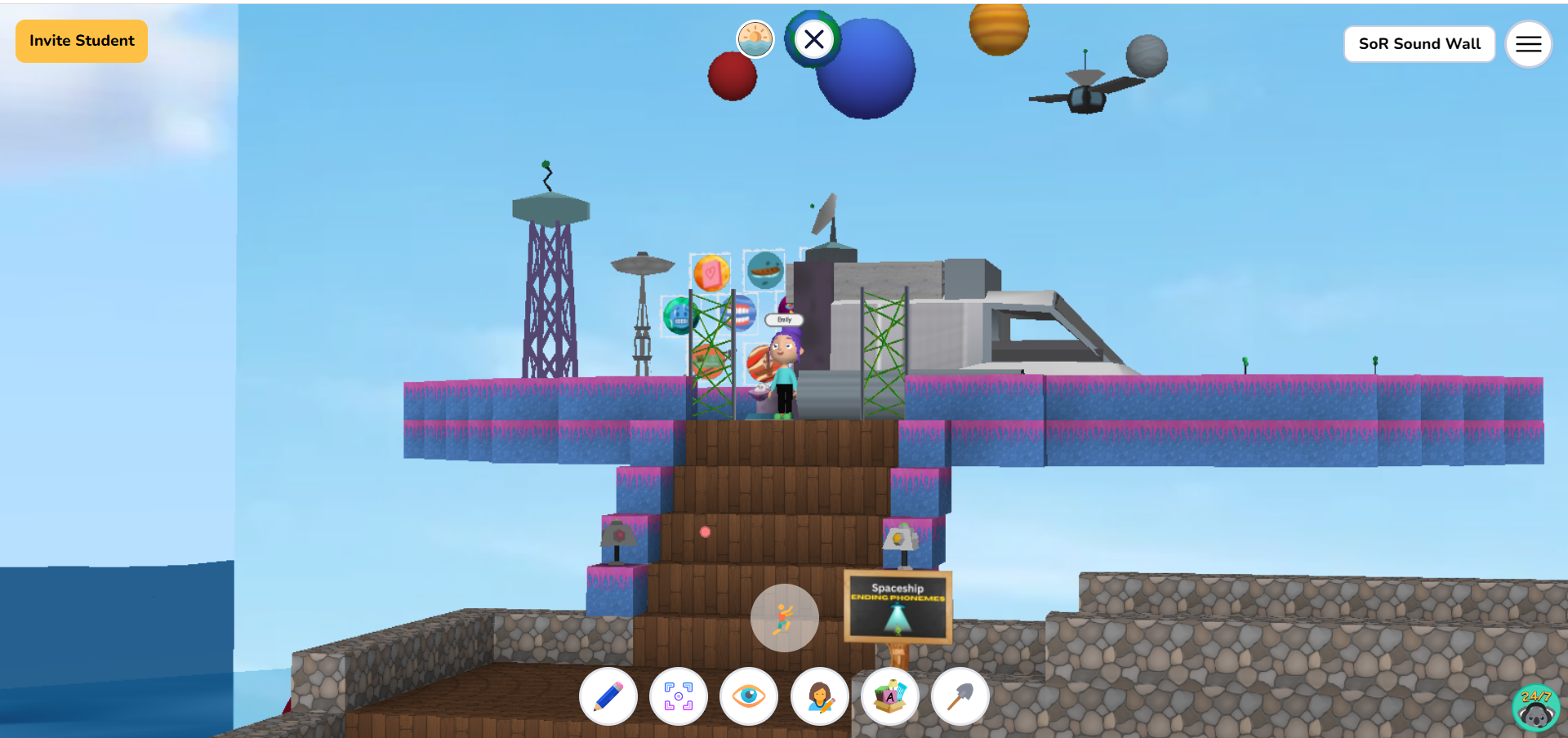Open the hamburger menu

coord(1528,44)
